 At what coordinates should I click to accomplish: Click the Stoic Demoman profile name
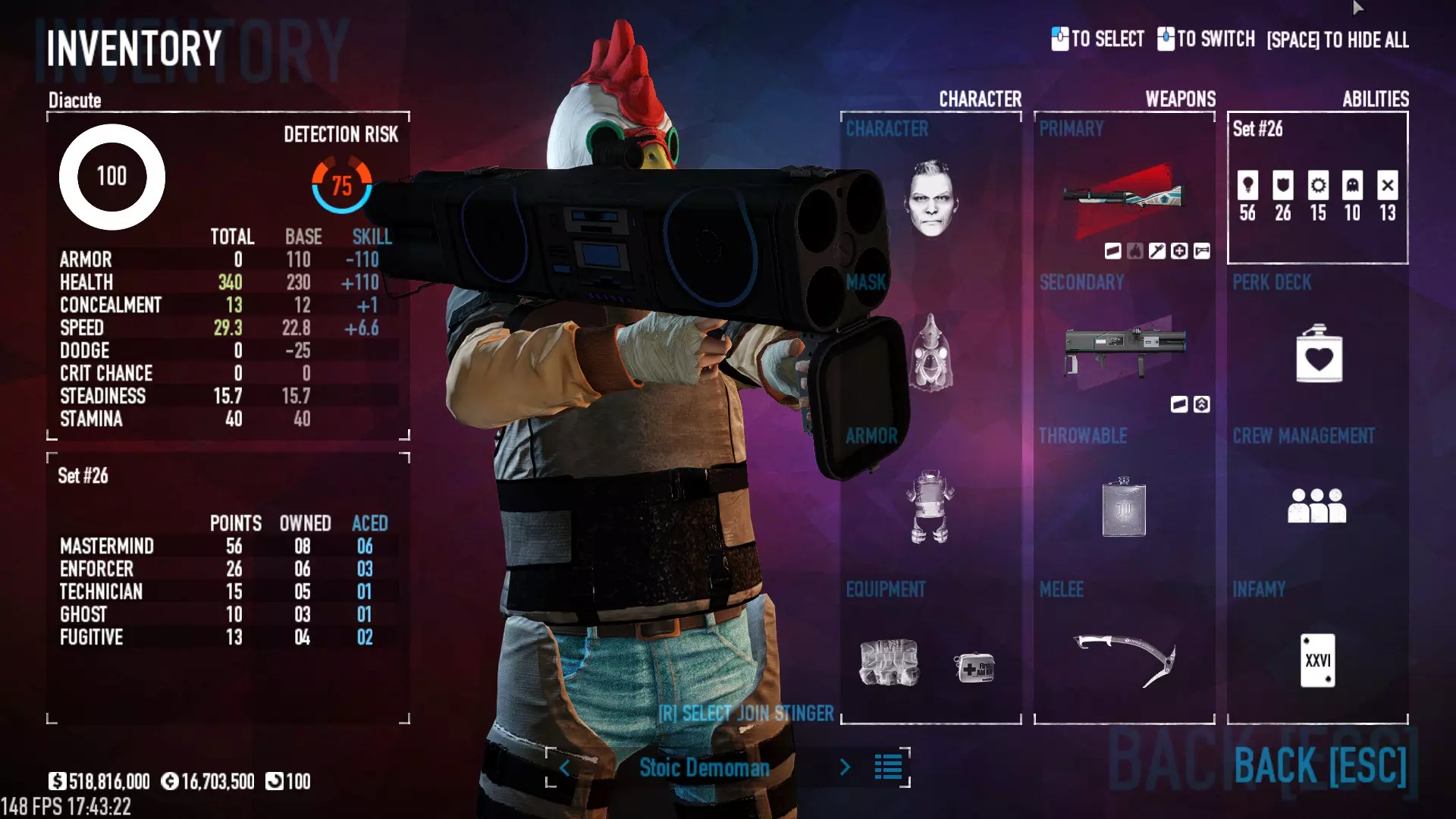click(x=704, y=767)
